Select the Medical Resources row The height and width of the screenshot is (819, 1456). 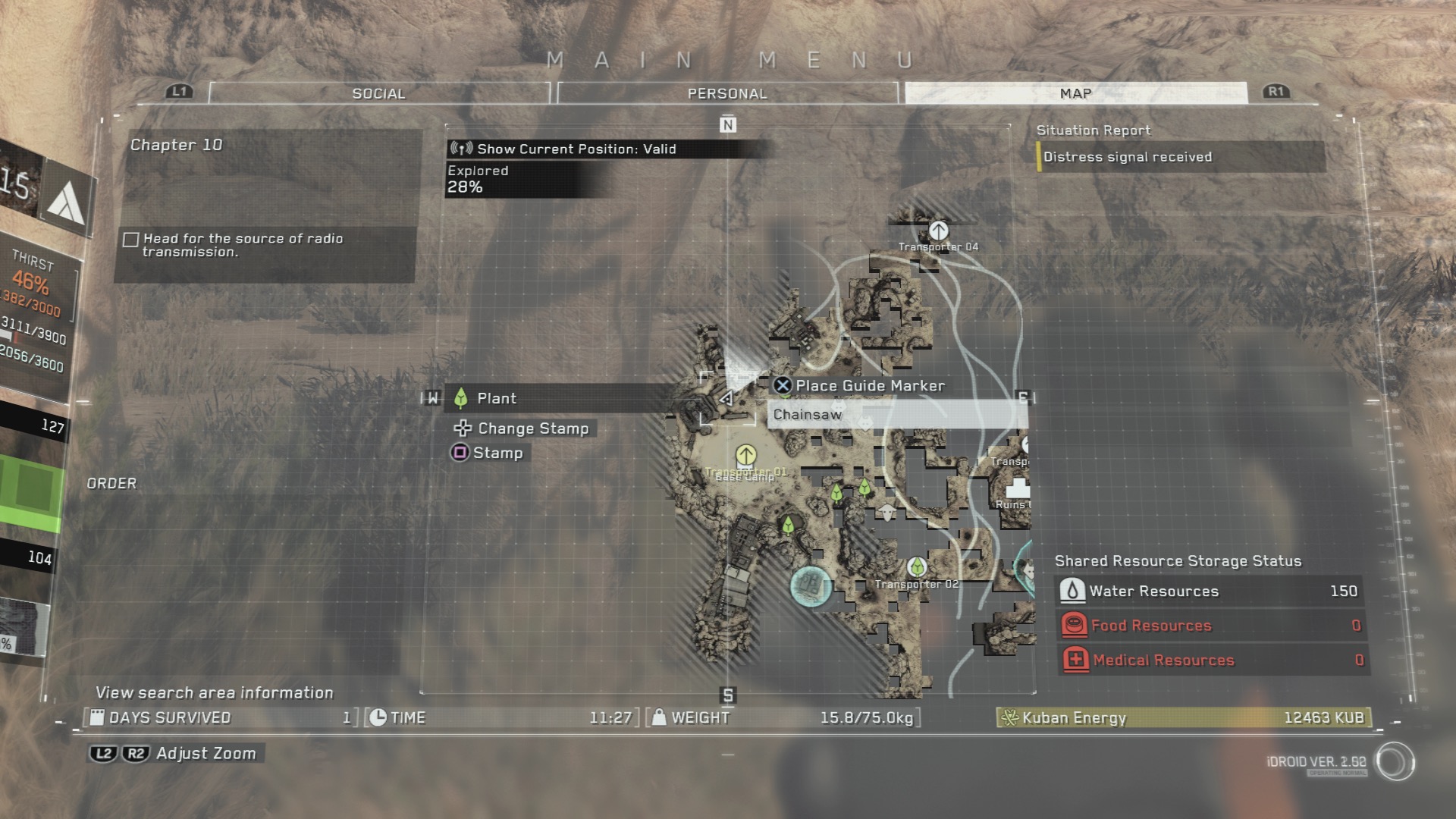point(1210,660)
